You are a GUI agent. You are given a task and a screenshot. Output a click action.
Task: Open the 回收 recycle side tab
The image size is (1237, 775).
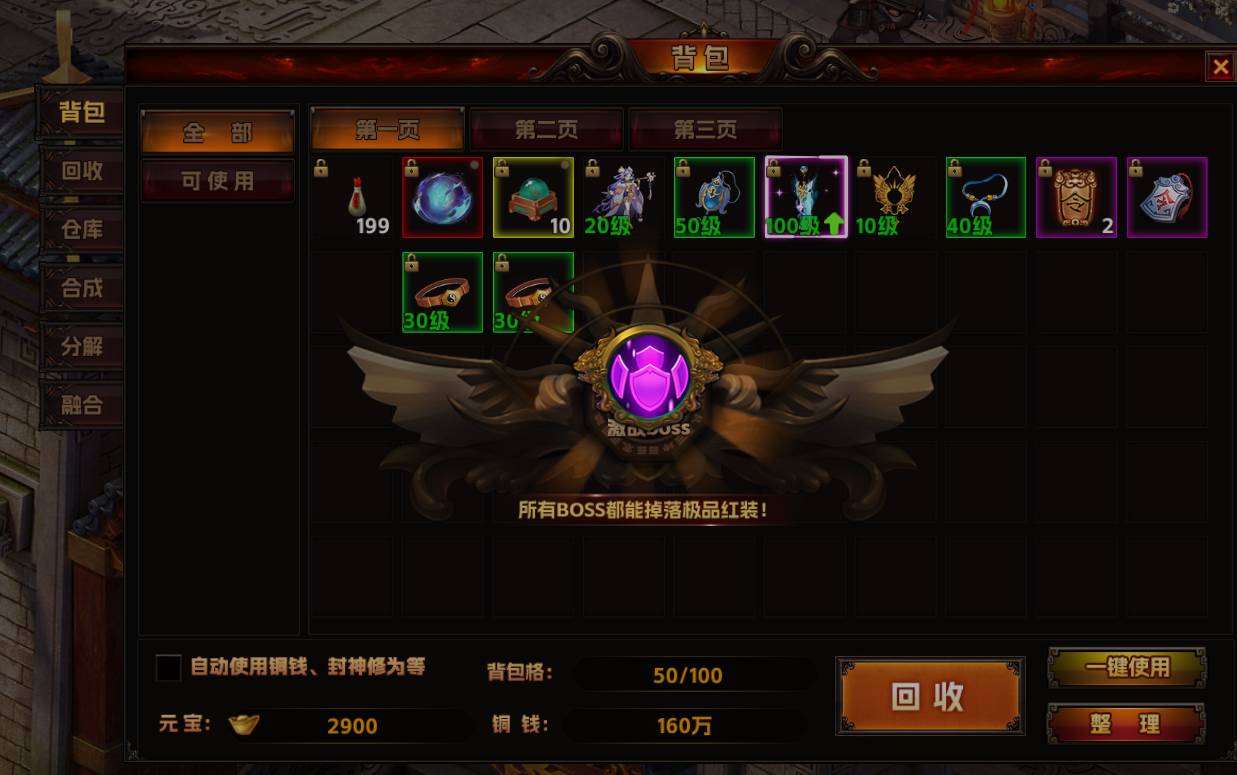coord(82,171)
